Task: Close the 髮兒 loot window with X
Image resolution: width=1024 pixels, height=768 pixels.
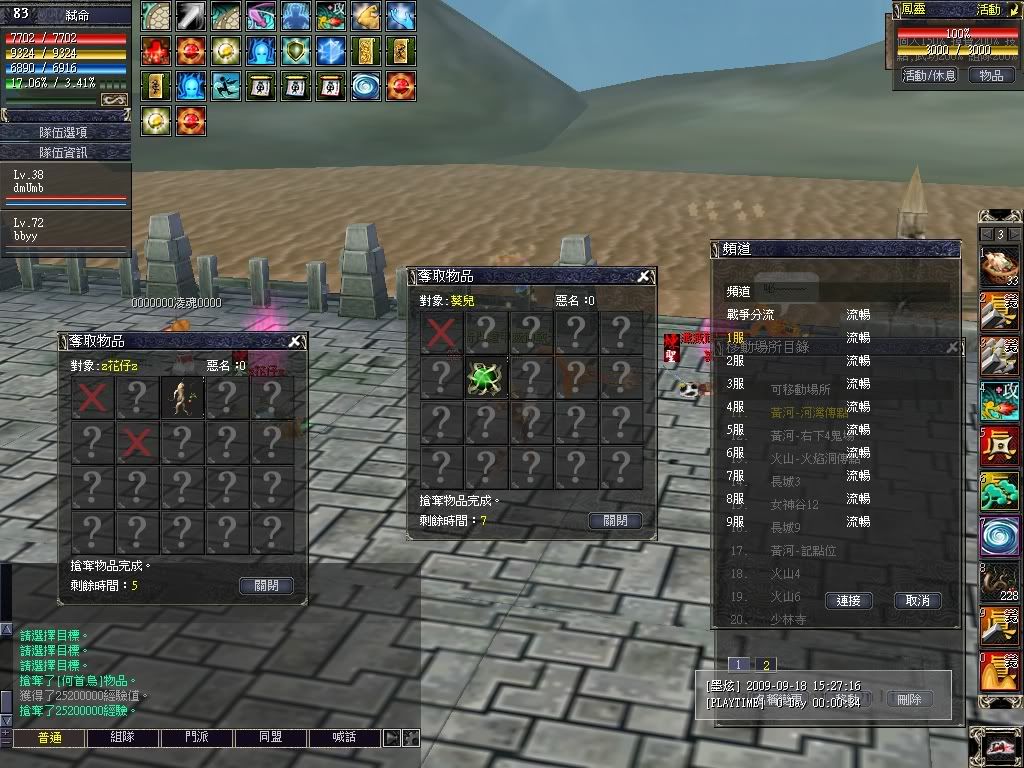Action: click(x=645, y=277)
